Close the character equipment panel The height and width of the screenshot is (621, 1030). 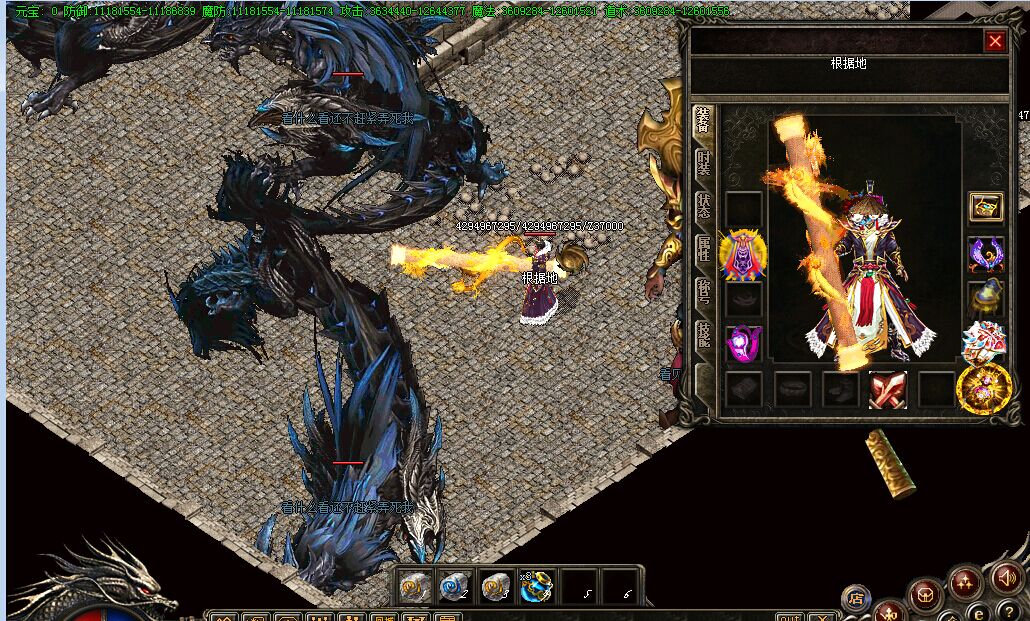[995, 41]
